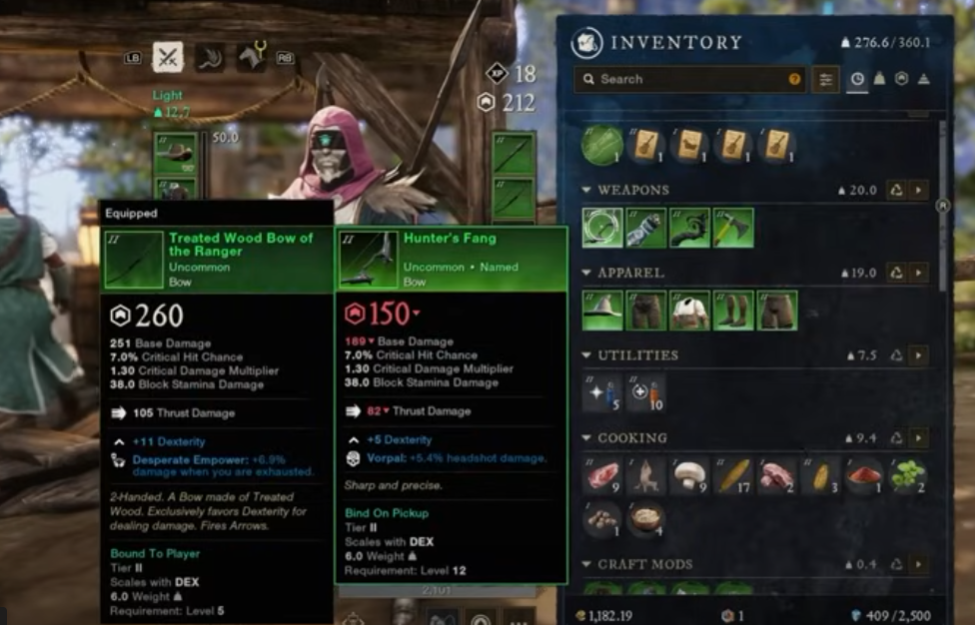Viewport: 975px width, 625px height.
Task: Sort inventory by gear score icon
Action: [902, 79]
